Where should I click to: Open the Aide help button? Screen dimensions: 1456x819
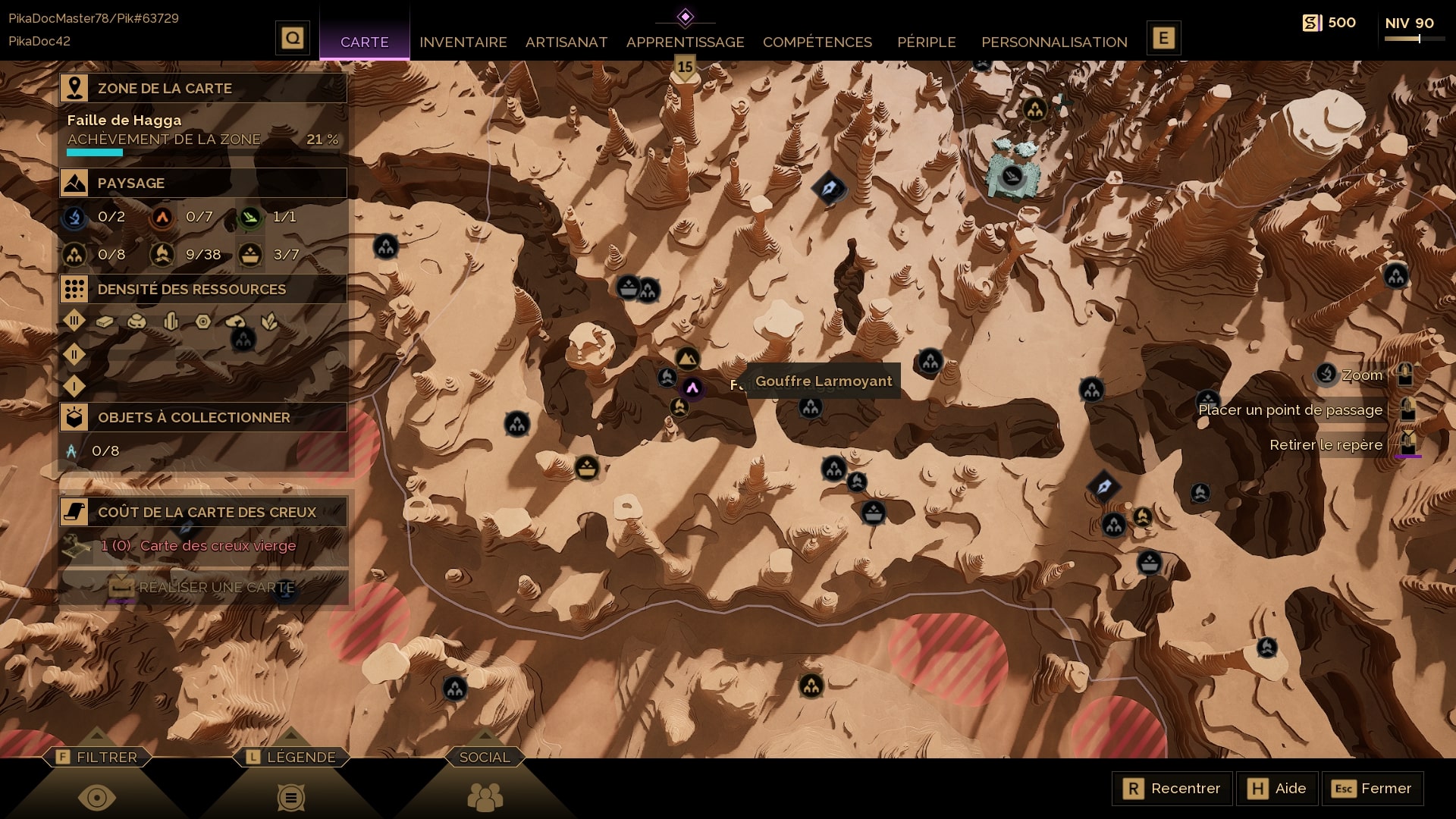[1277, 789]
